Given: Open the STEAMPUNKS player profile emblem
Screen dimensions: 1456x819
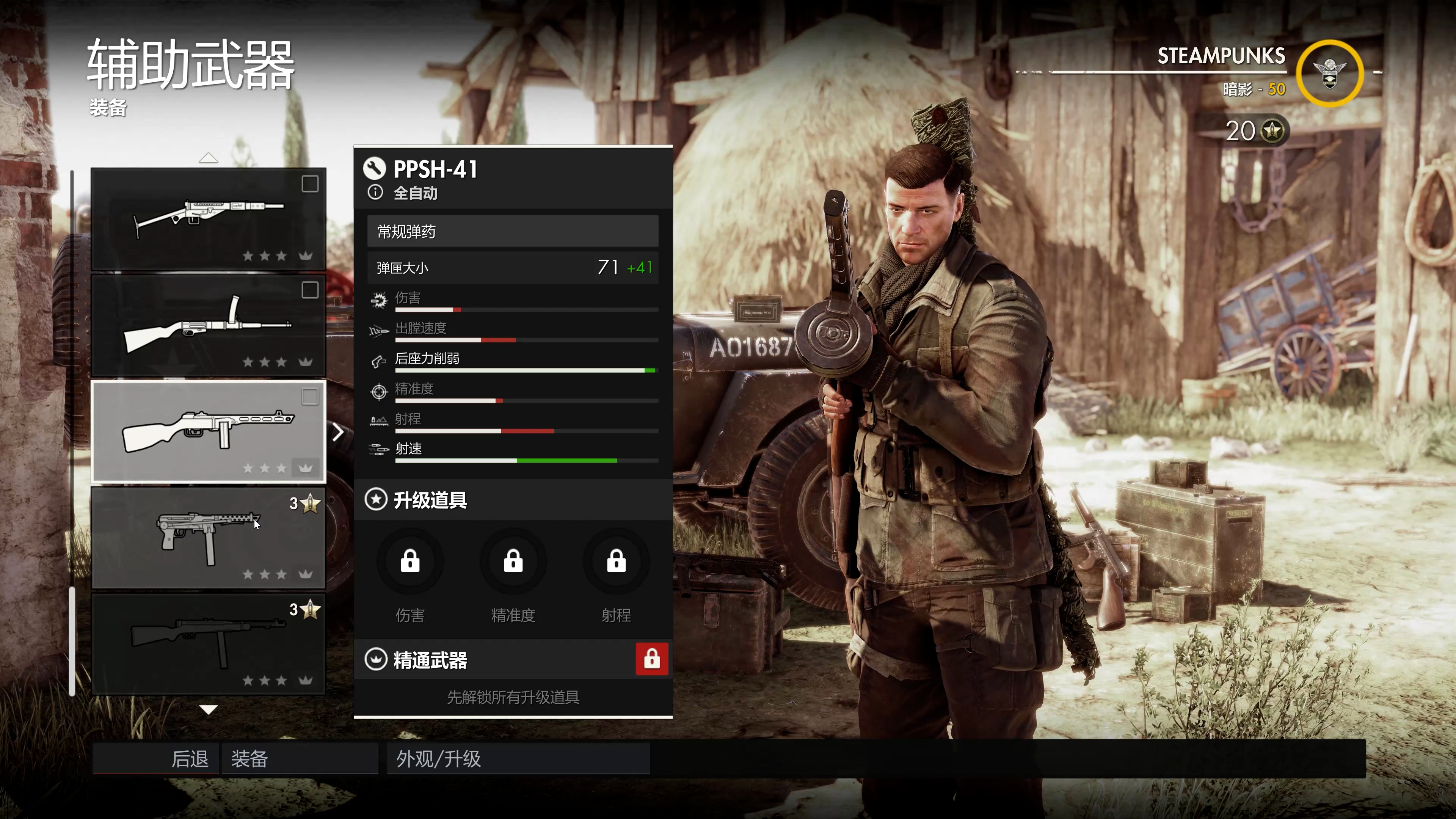Looking at the screenshot, I should pyautogui.click(x=1329, y=74).
